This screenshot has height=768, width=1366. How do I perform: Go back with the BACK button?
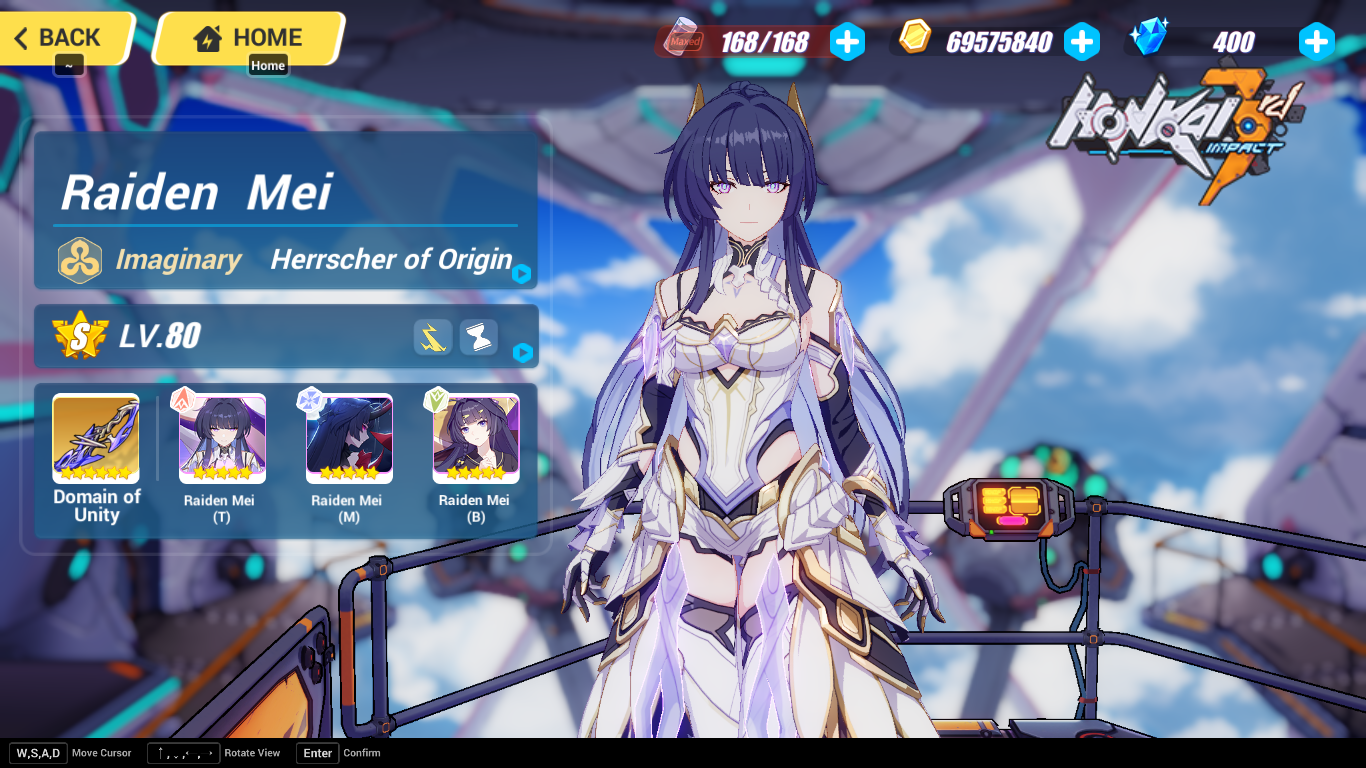point(60,37)
